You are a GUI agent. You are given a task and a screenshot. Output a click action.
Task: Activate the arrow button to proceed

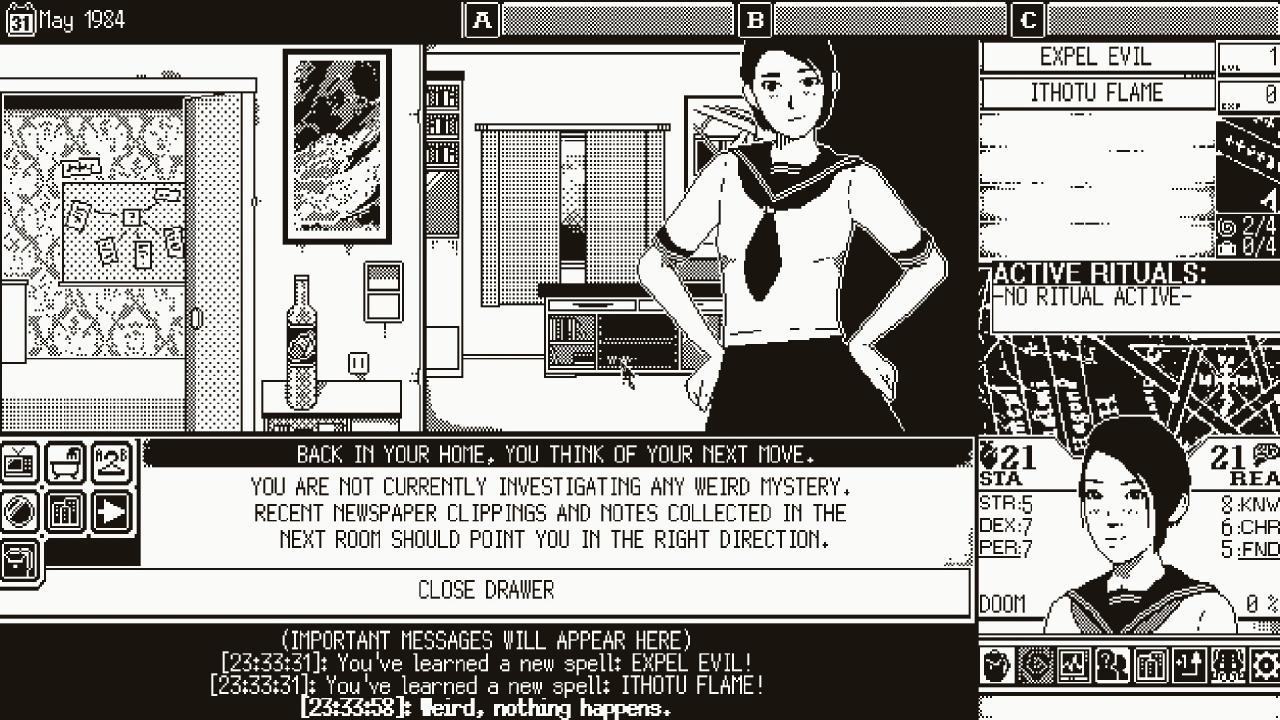point(112,512)
